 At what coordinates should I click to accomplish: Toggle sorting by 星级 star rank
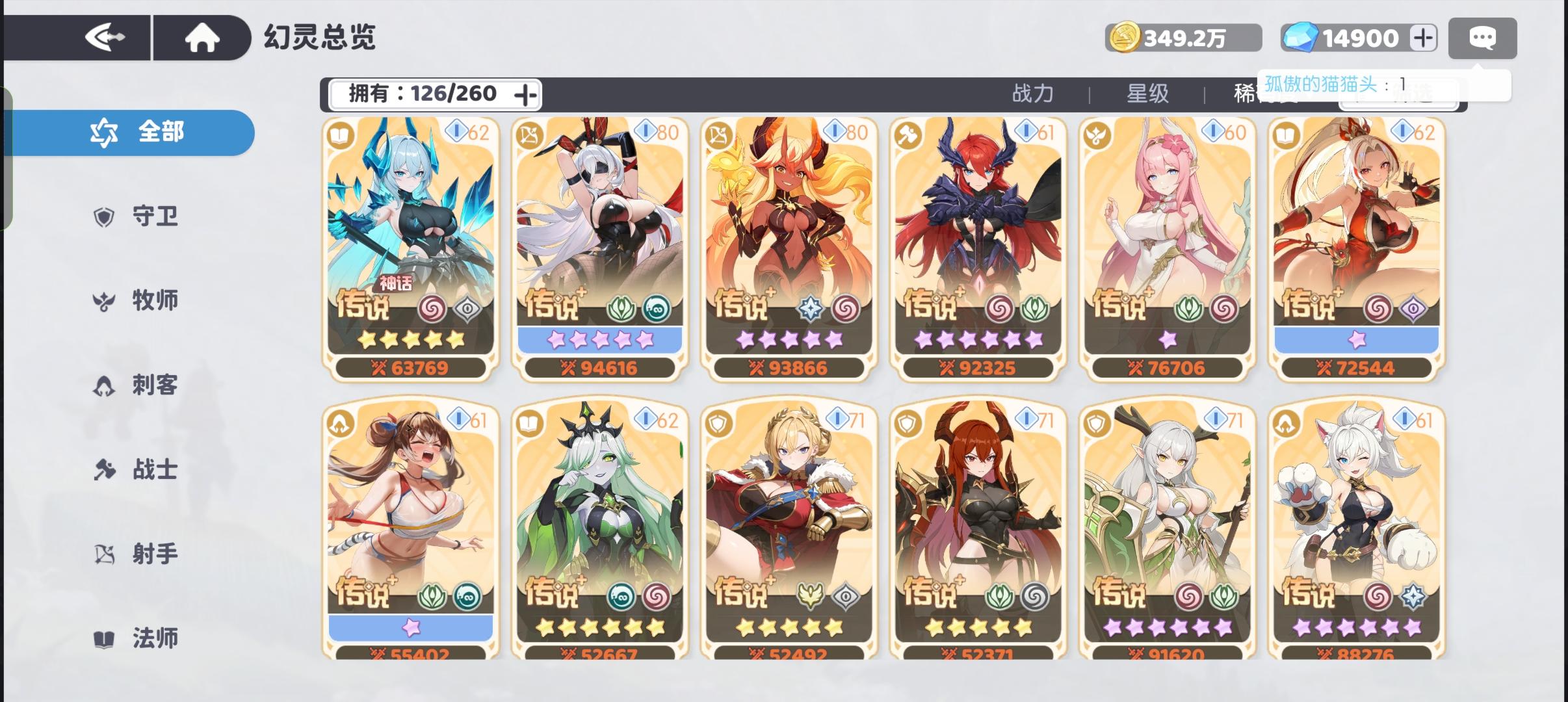coord(1148,93)
